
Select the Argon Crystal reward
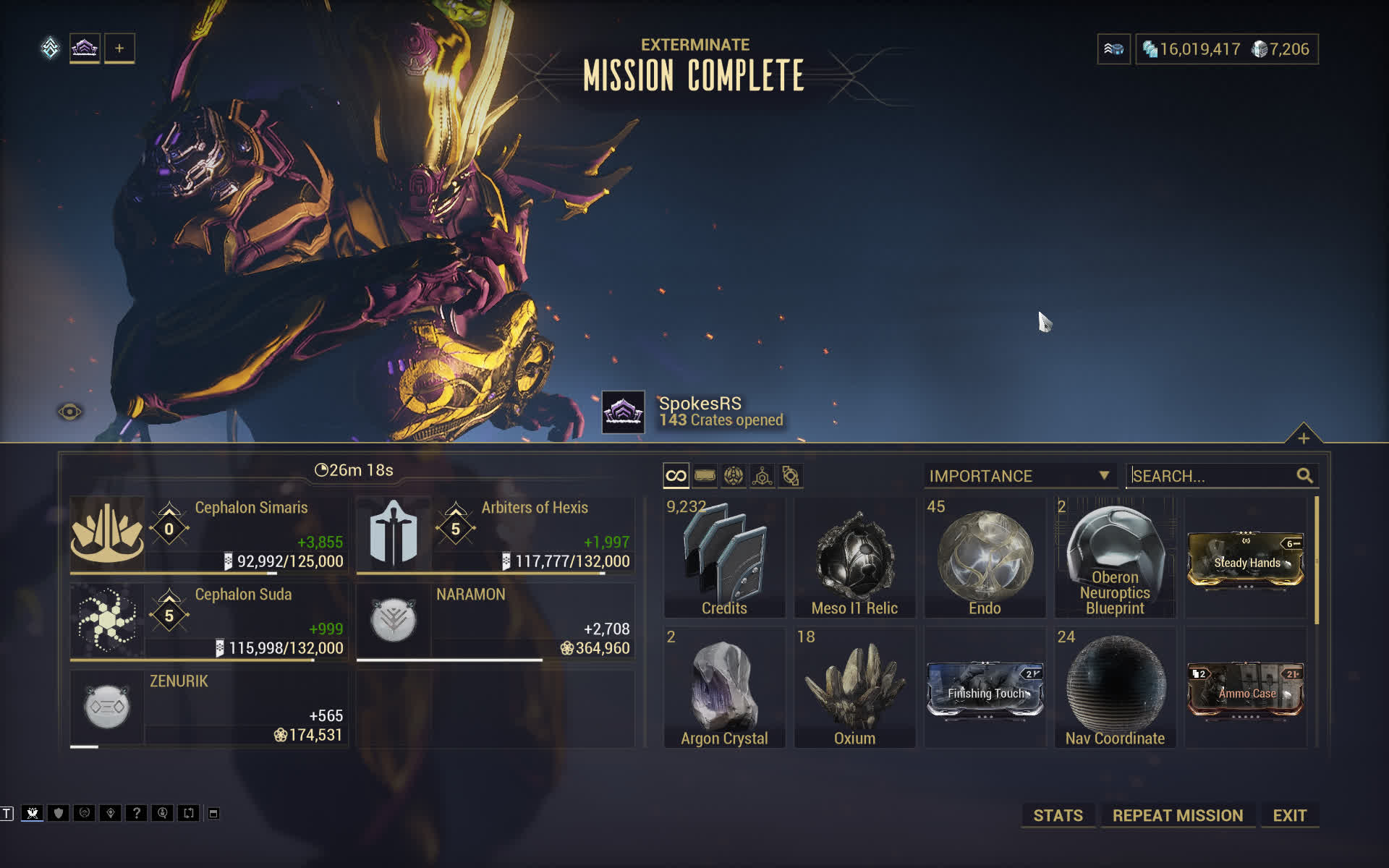[x=724, y=687]
